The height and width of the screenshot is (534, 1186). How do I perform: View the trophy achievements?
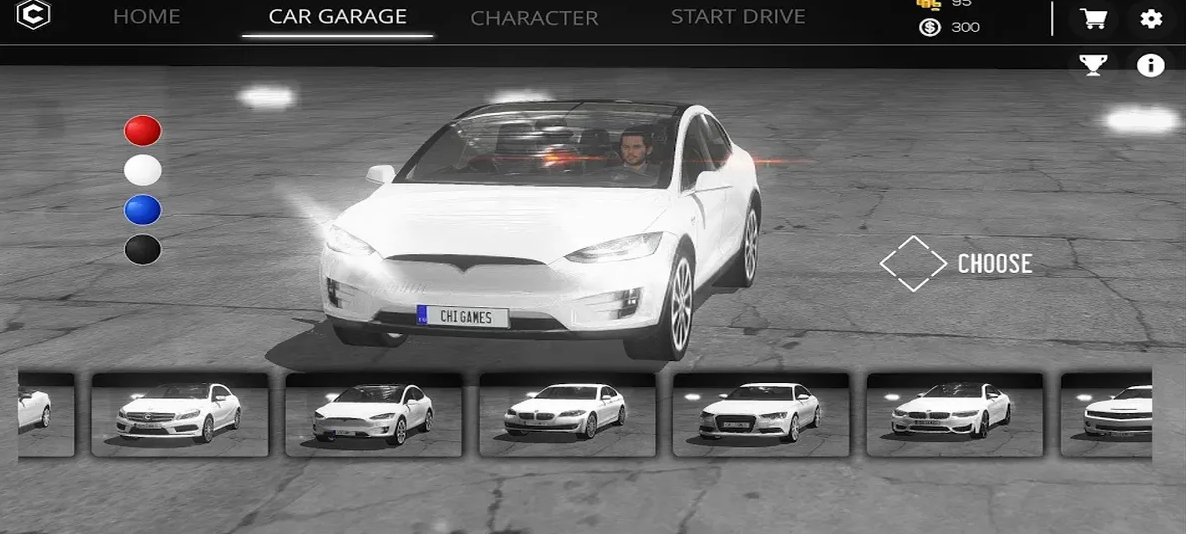pyautogui.click(x=1093, y=66)
